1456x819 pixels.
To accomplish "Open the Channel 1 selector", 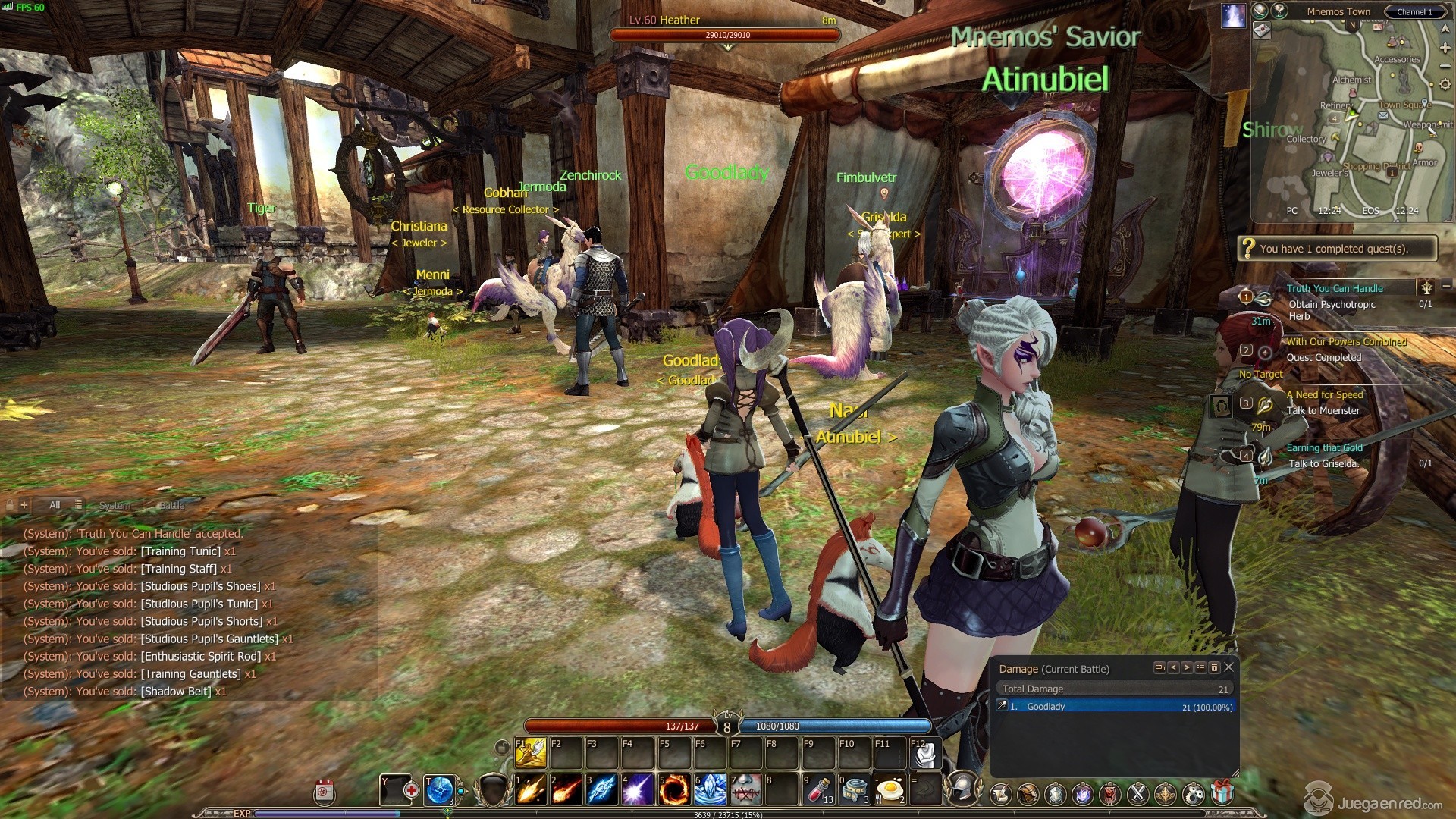I will pos(1415,12).
